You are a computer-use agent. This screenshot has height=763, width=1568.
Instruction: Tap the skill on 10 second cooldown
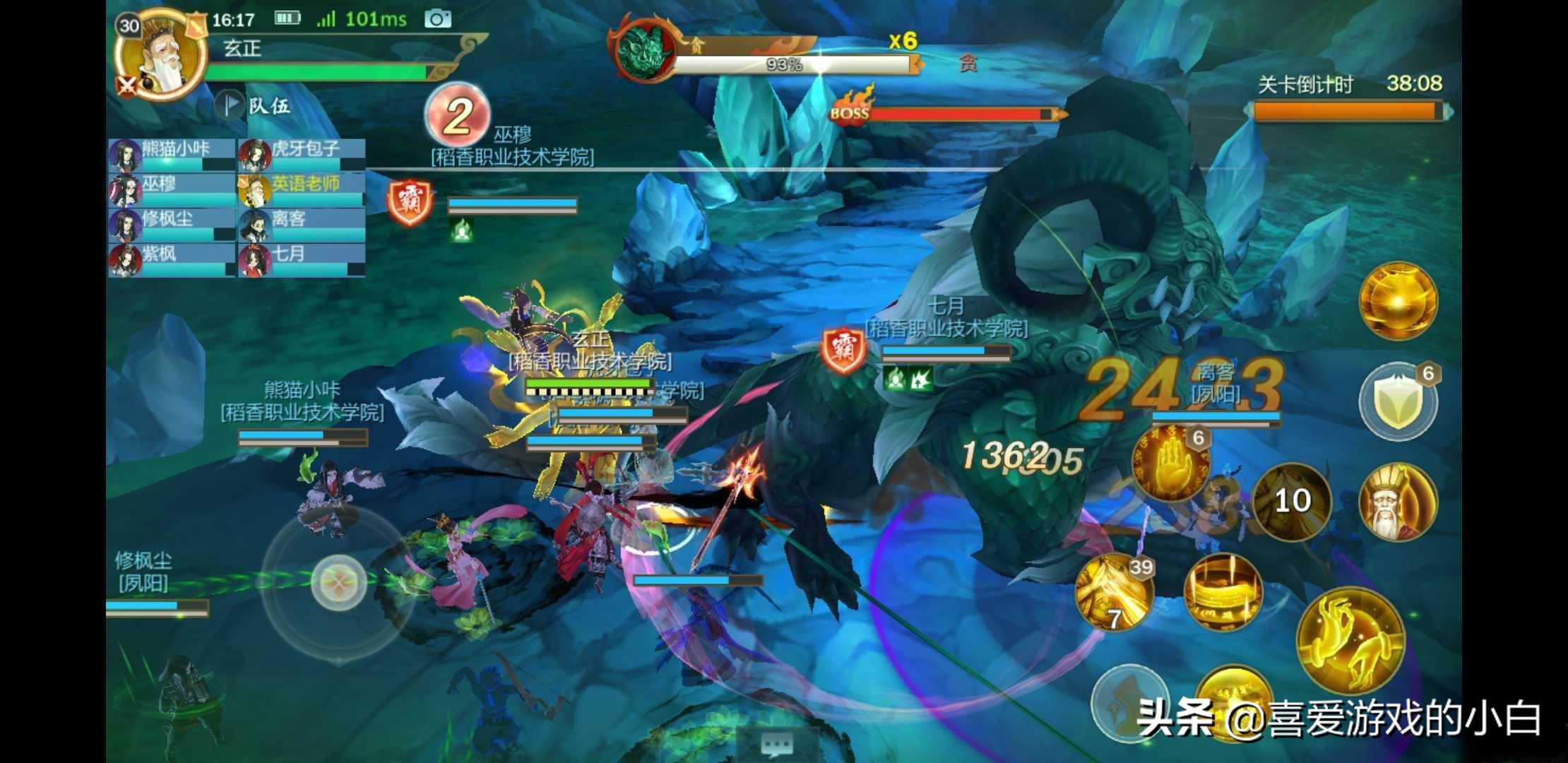point(1291,501)
